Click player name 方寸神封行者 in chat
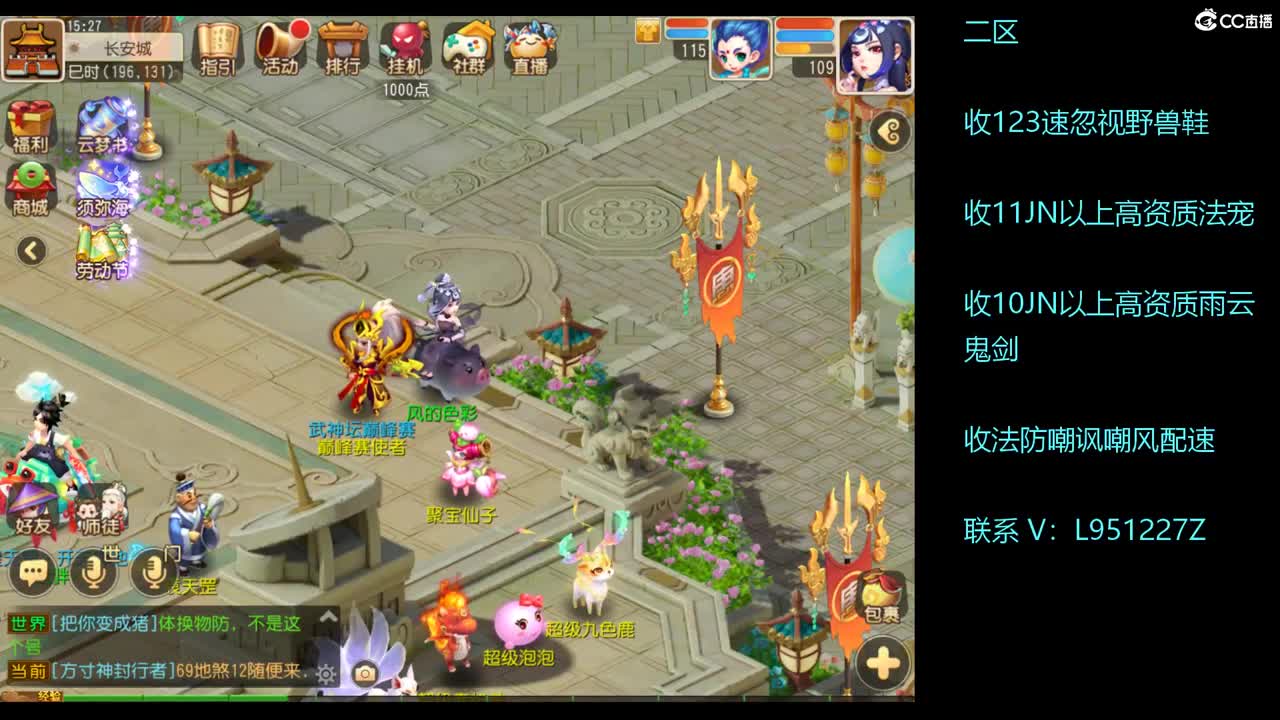Image resolution: width=1280 pixels, height=720 pixels. pos(113,671)
